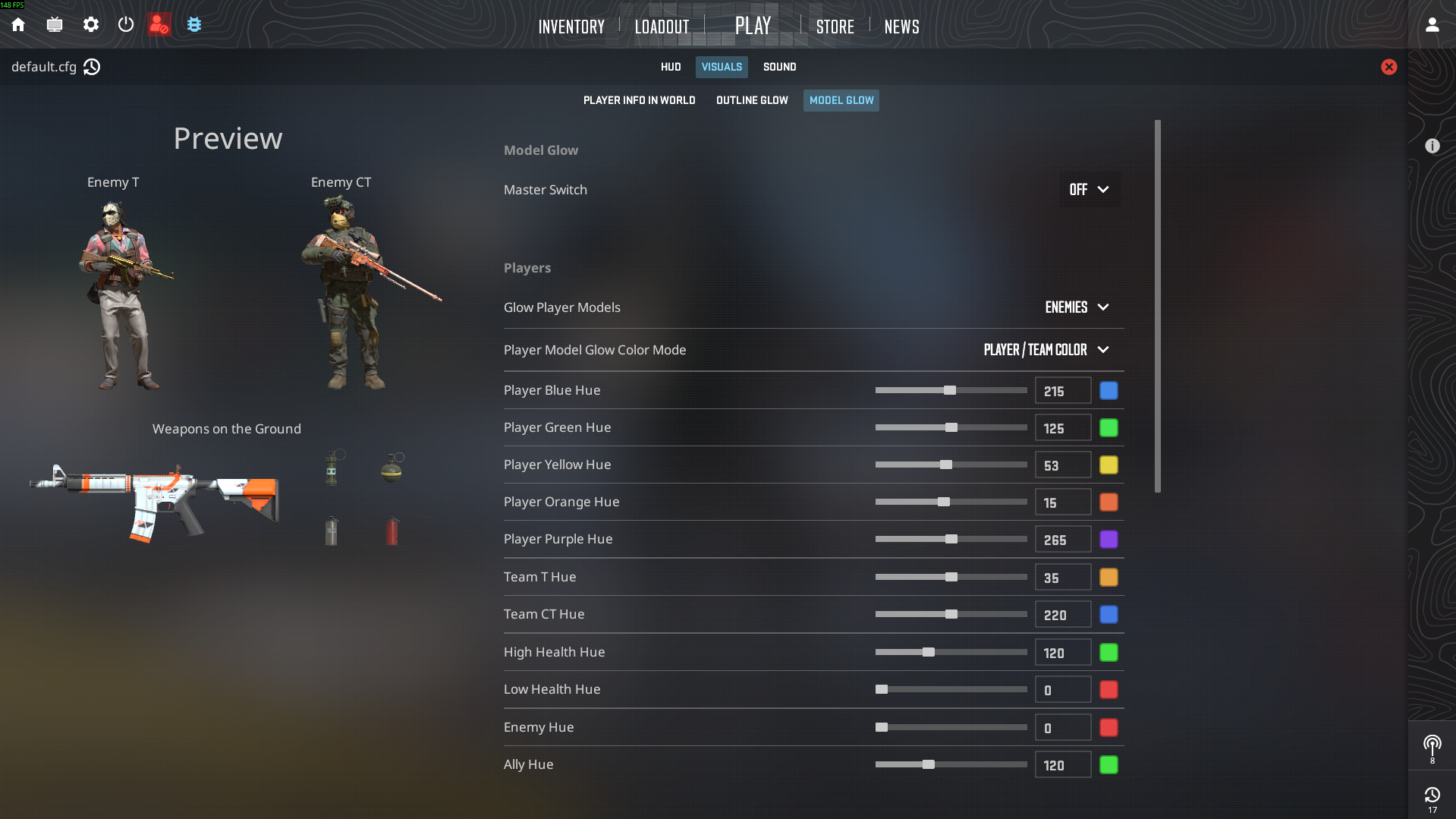Select the OUTLINE GLOW section

tap(751, 99)
